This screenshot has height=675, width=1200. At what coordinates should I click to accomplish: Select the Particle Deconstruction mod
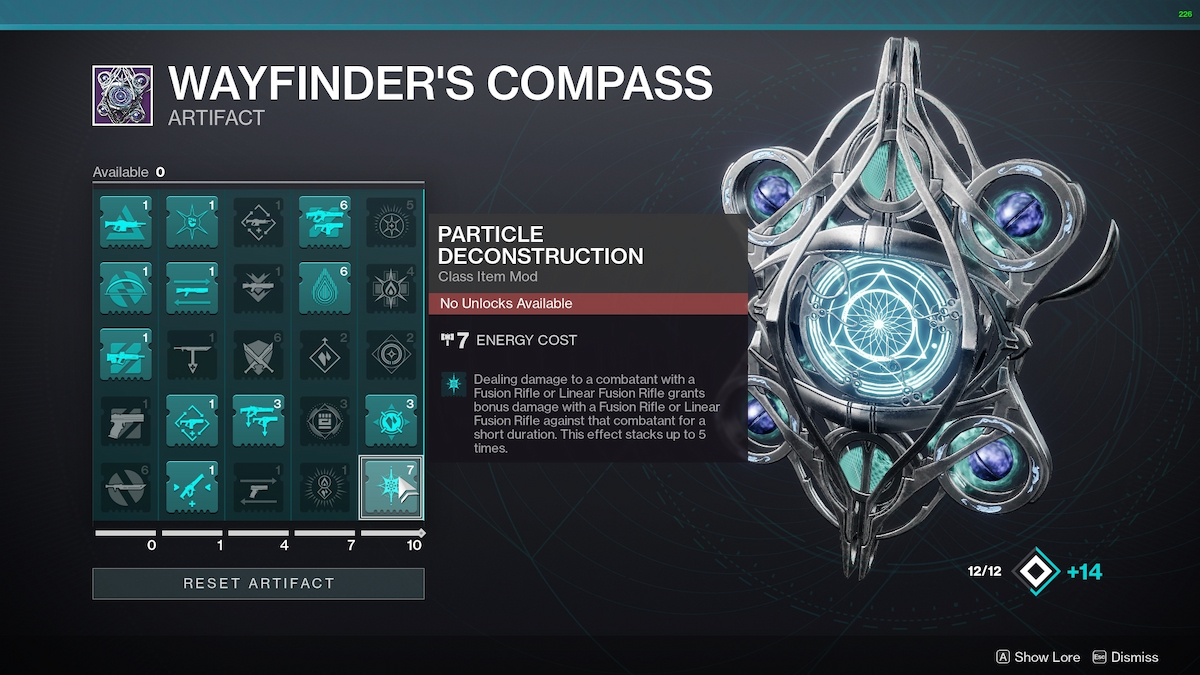point(391,487)
